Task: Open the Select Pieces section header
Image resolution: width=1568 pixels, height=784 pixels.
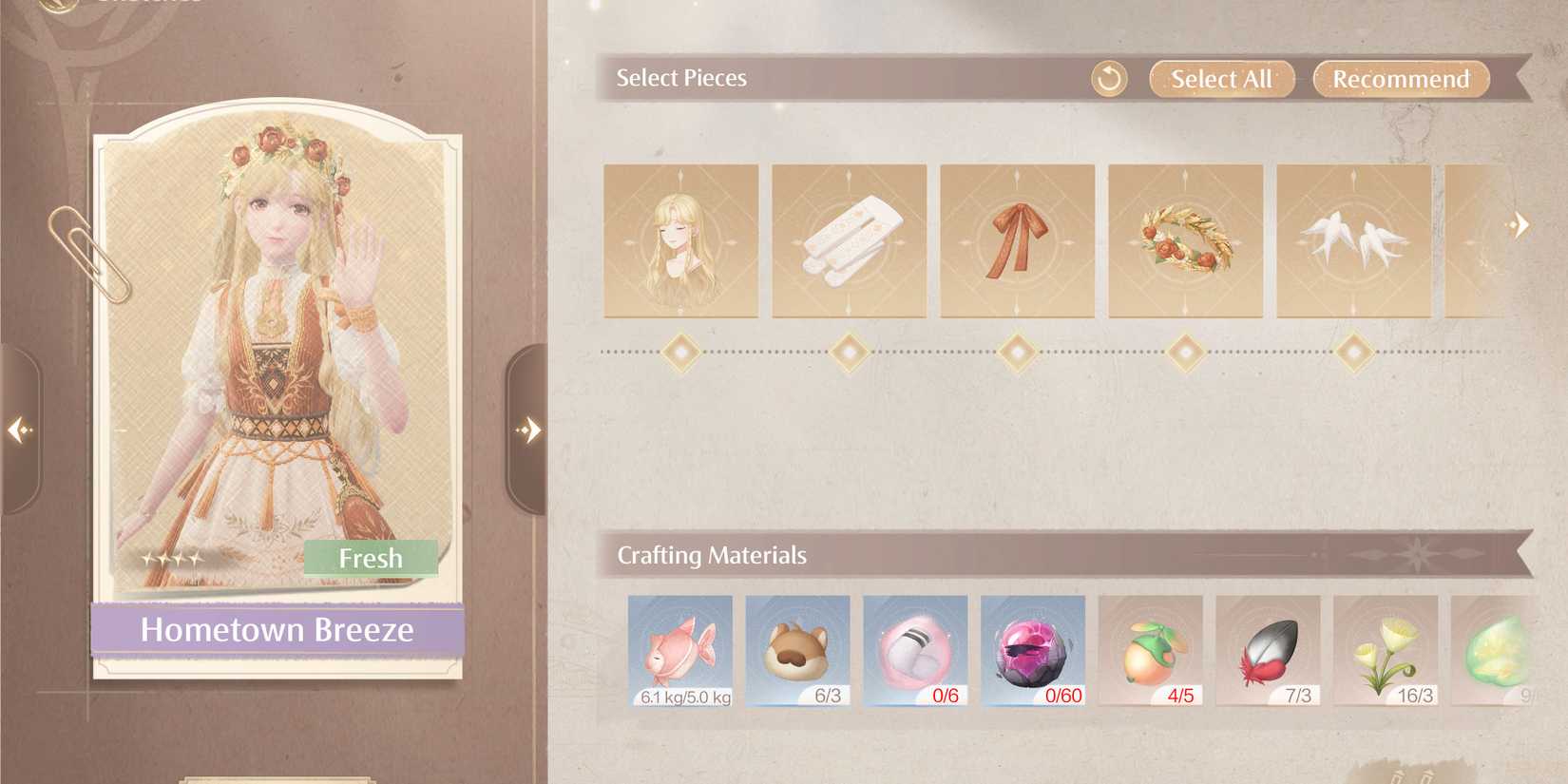Action: pos(681,77)
